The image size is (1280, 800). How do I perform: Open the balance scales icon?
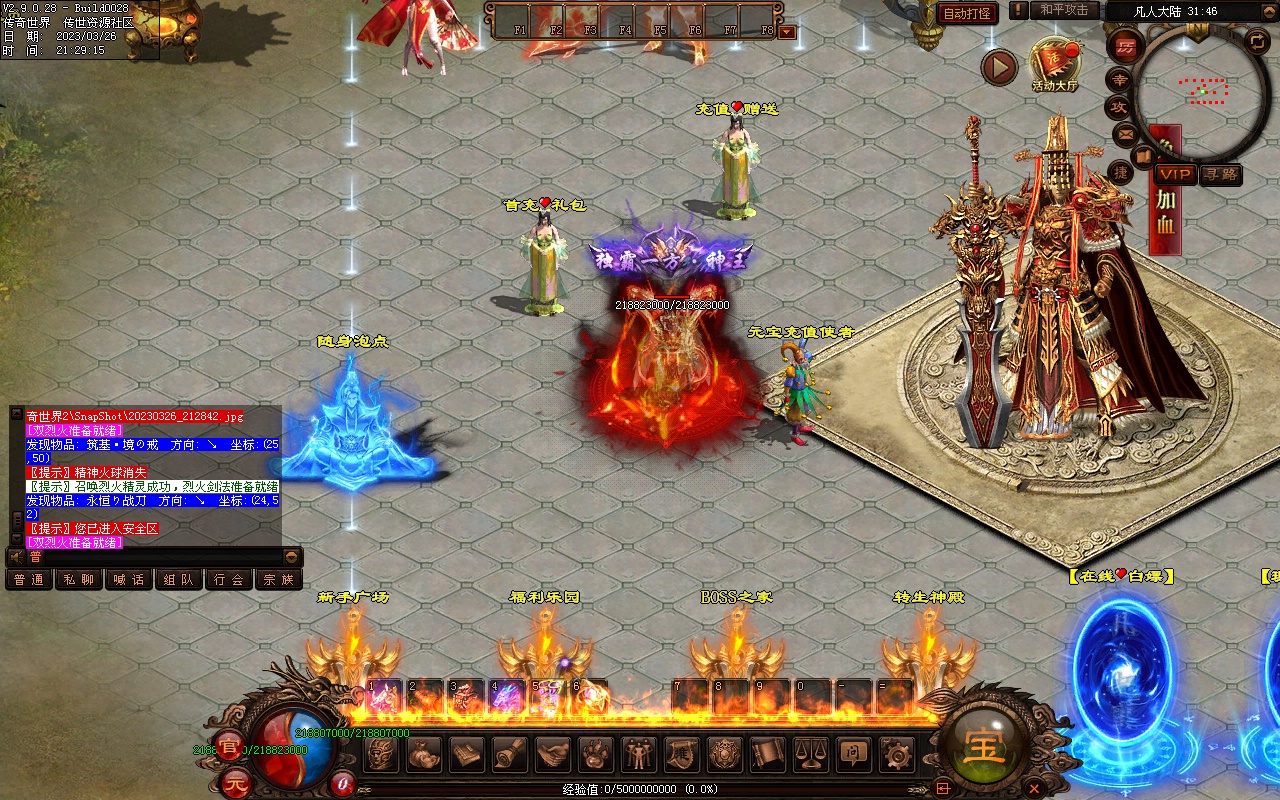811,753
